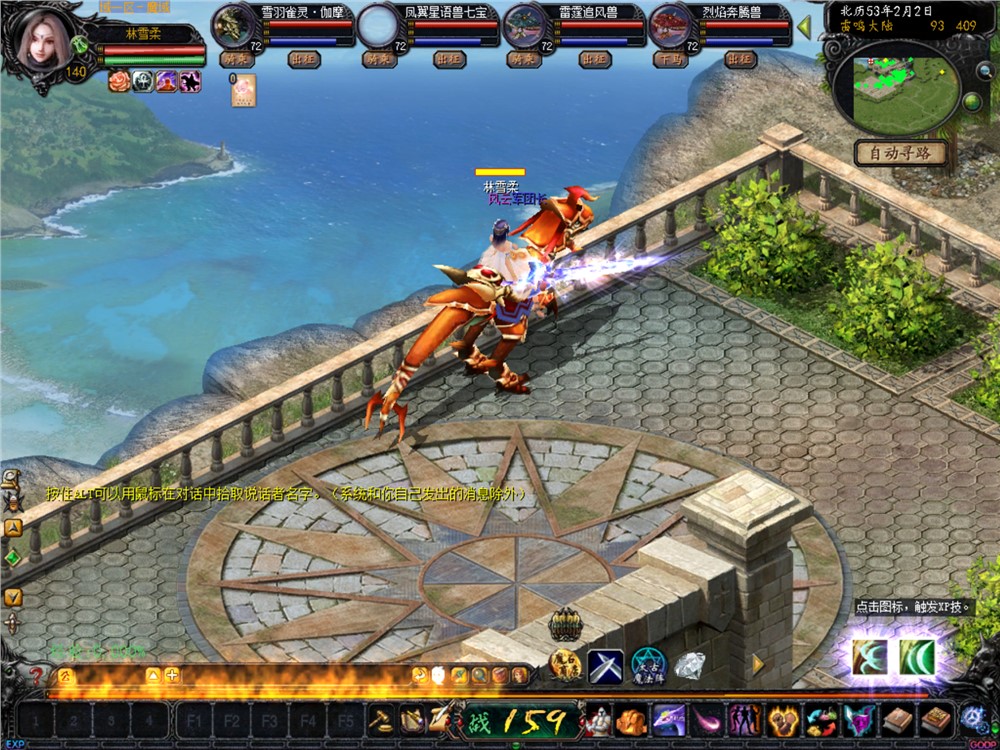Click the white diamond icon

pyautogui.click(x=689, y=664)
